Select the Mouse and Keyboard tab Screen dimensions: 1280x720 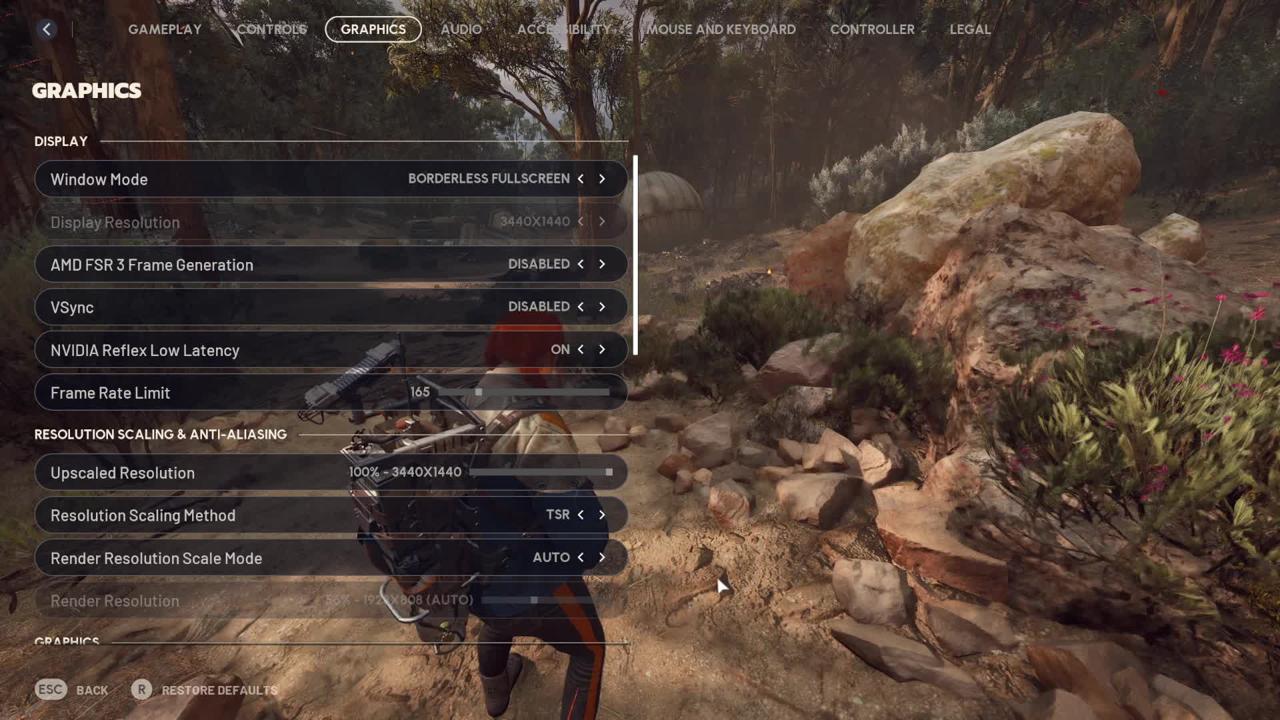pos(721,29)
